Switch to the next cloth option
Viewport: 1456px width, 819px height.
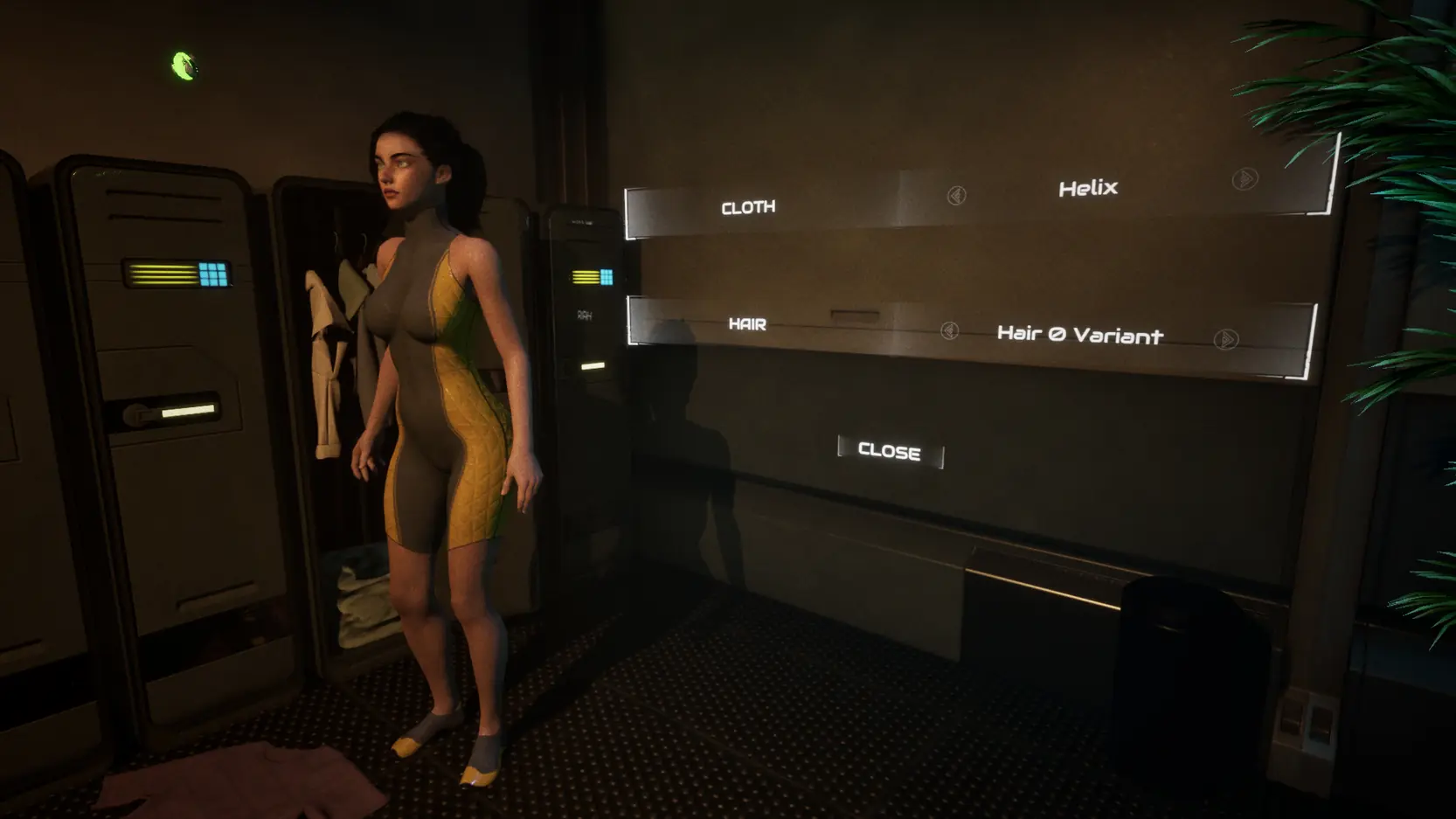tap(1245, 179)
